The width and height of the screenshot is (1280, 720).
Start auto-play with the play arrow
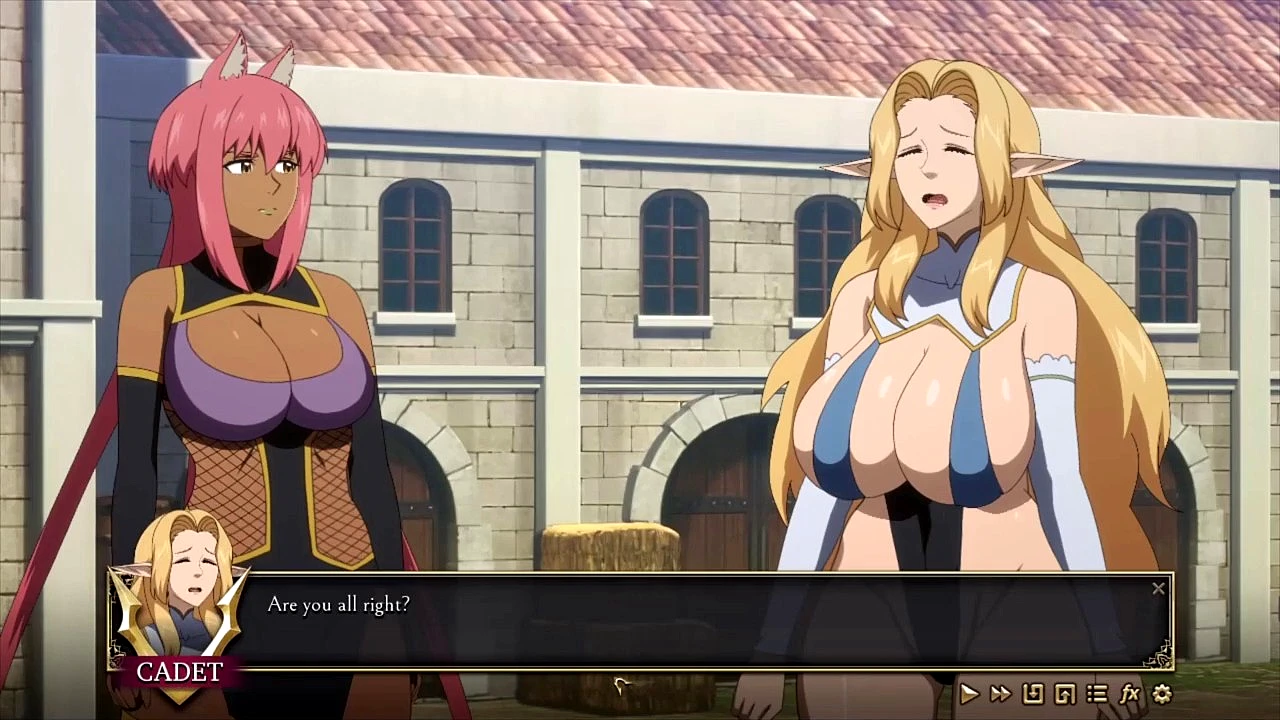[969, 693]
